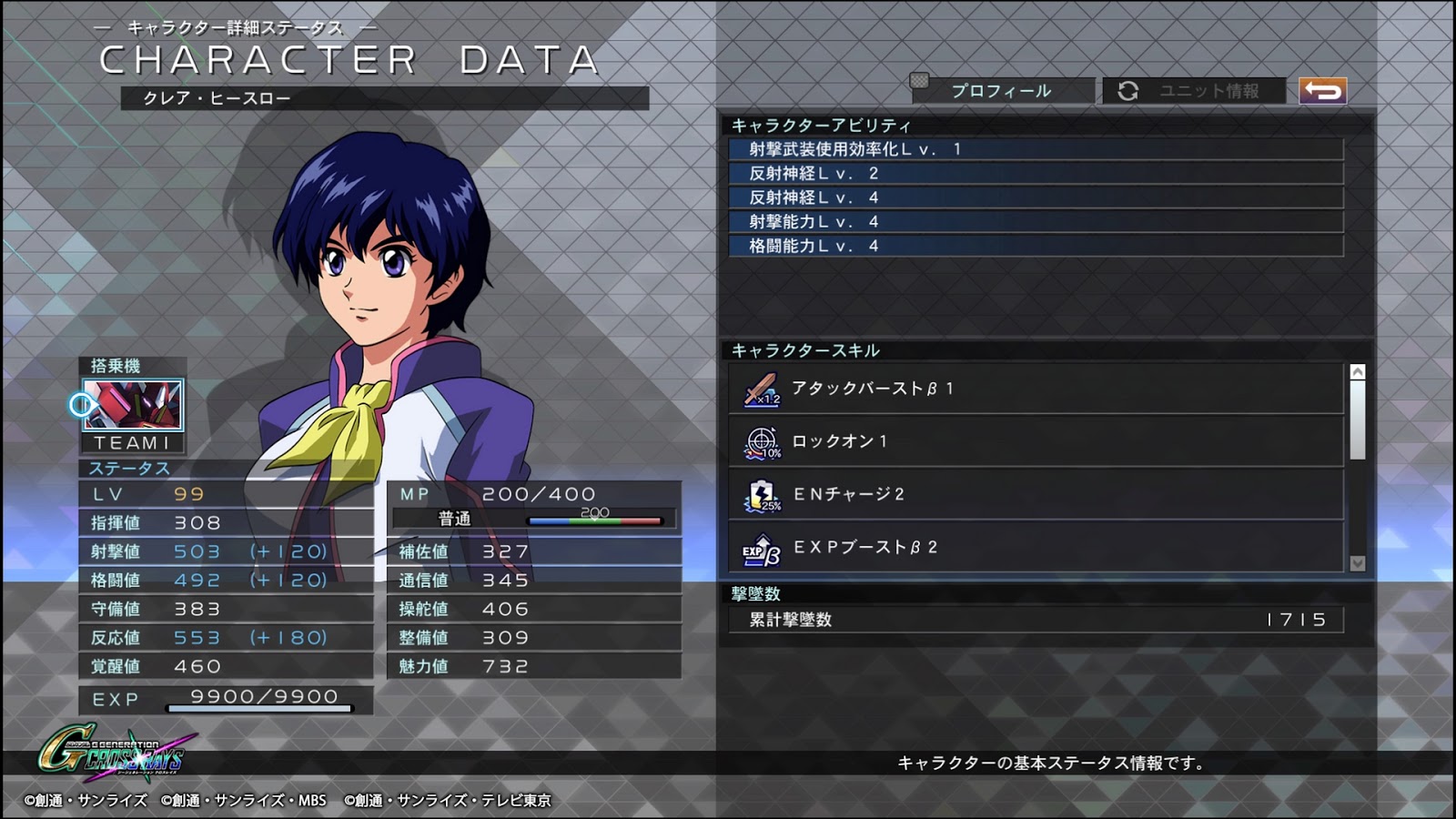Viewport: 1456px width, 819px height.
Task: Choose the ロックオン1 skill
Action: coord(1036,441)
